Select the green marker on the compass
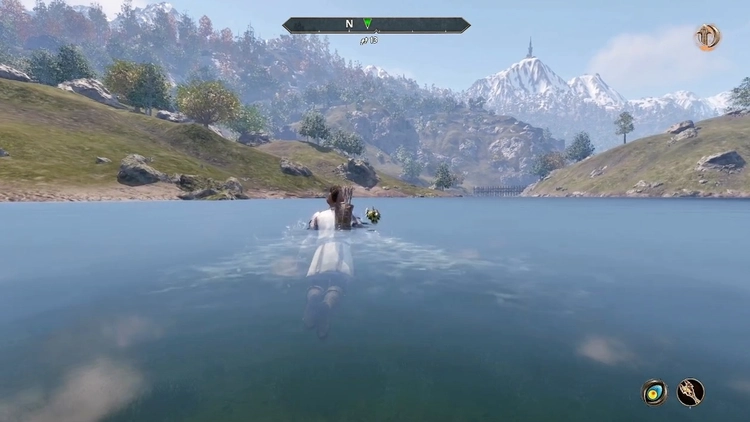Viewport: 750px width, 422px height. point(368,24)
